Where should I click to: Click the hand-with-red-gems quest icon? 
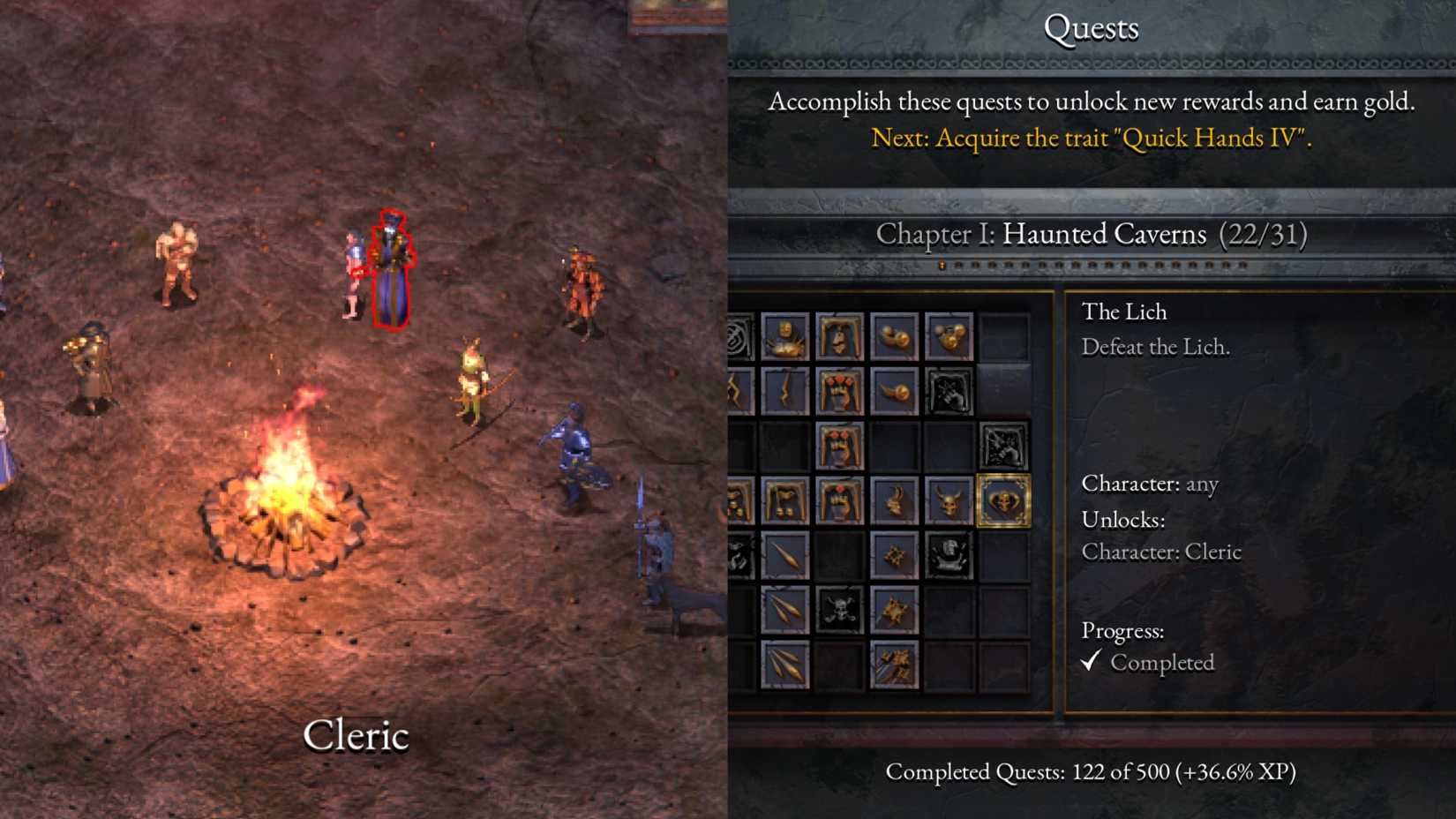pyautogui.click(x=839, y=392)
